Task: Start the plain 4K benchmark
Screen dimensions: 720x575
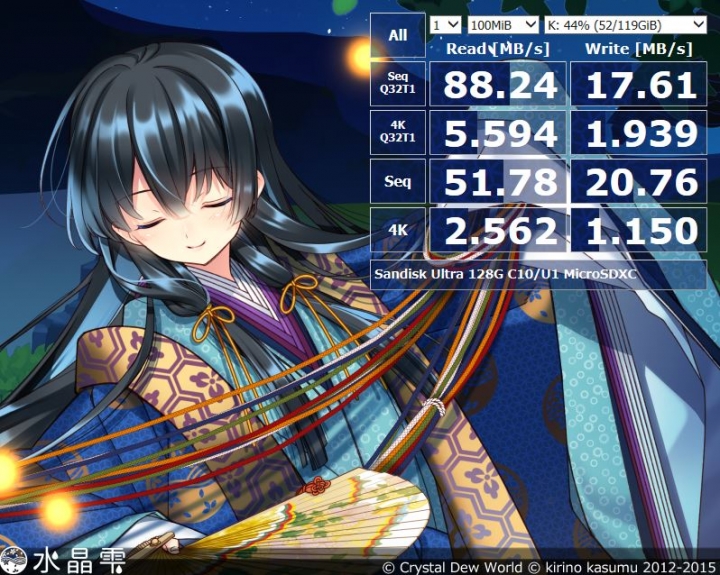Action: click(x=398, y=231)
